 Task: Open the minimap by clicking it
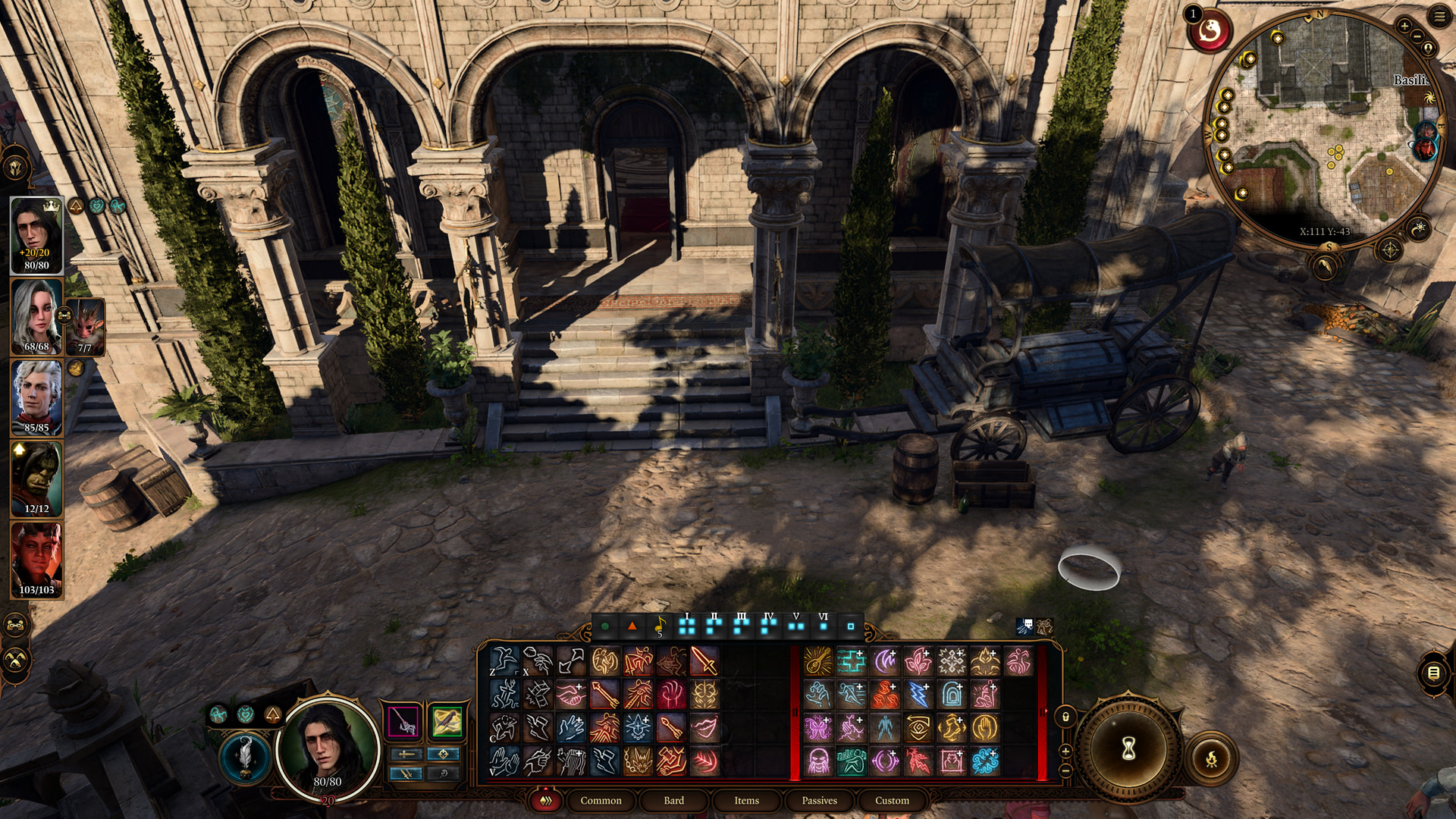[1323, 129]
